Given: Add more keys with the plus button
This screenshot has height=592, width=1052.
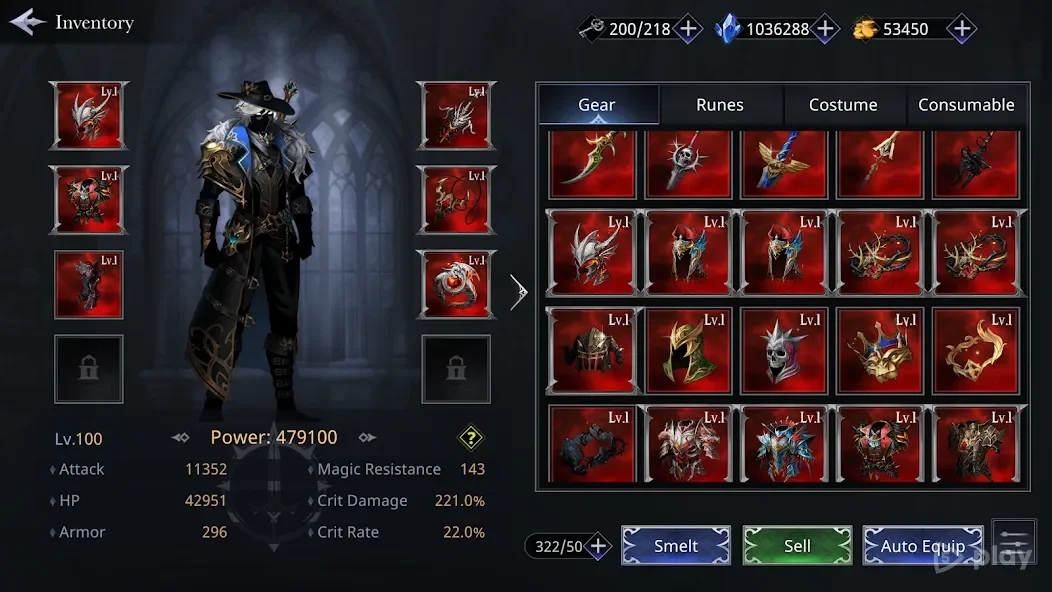Looking at the screenshot, I should [x=688, y=29].
